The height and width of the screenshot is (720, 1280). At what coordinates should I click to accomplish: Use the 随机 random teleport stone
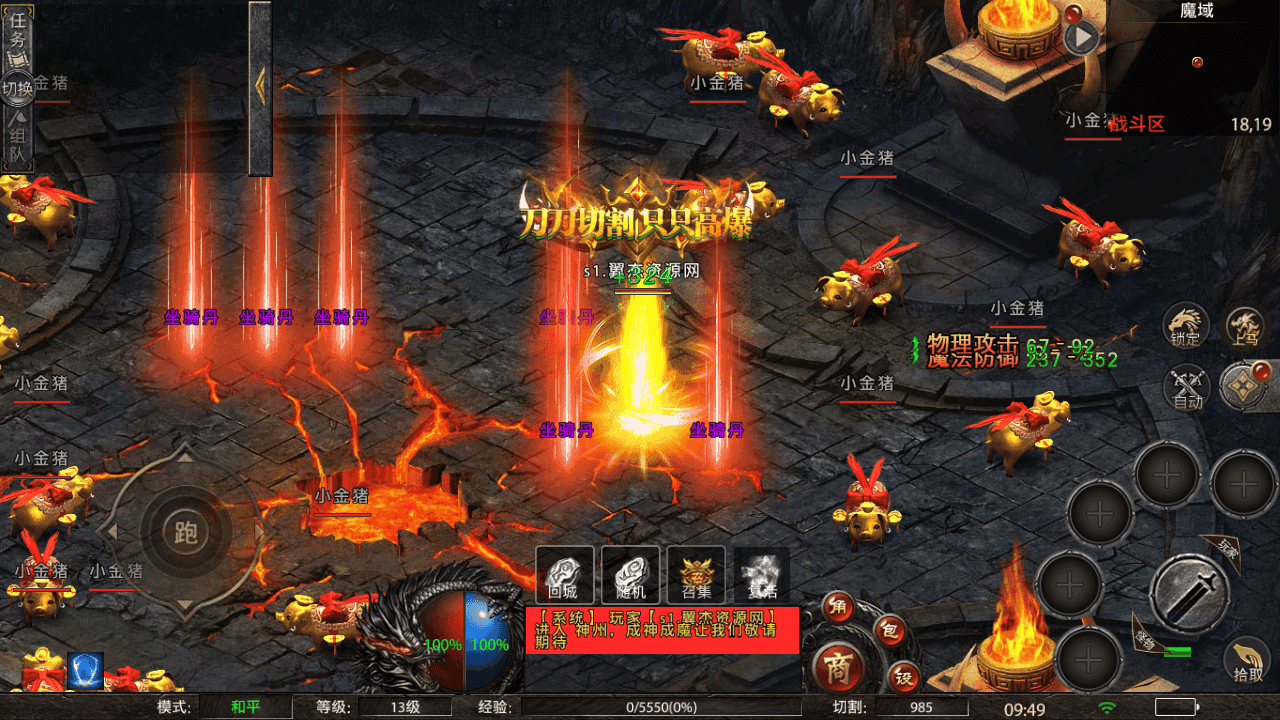[x=631, y=575]
